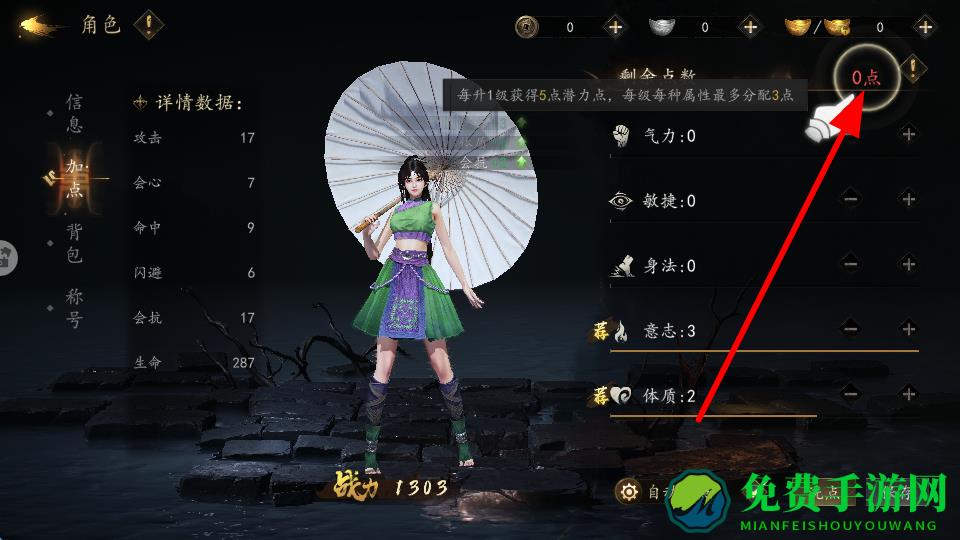Image resolution: width=960 pixels, height=540 pixels.
Task: Decrease 身法 with its minus button
Action: point(850,264)
